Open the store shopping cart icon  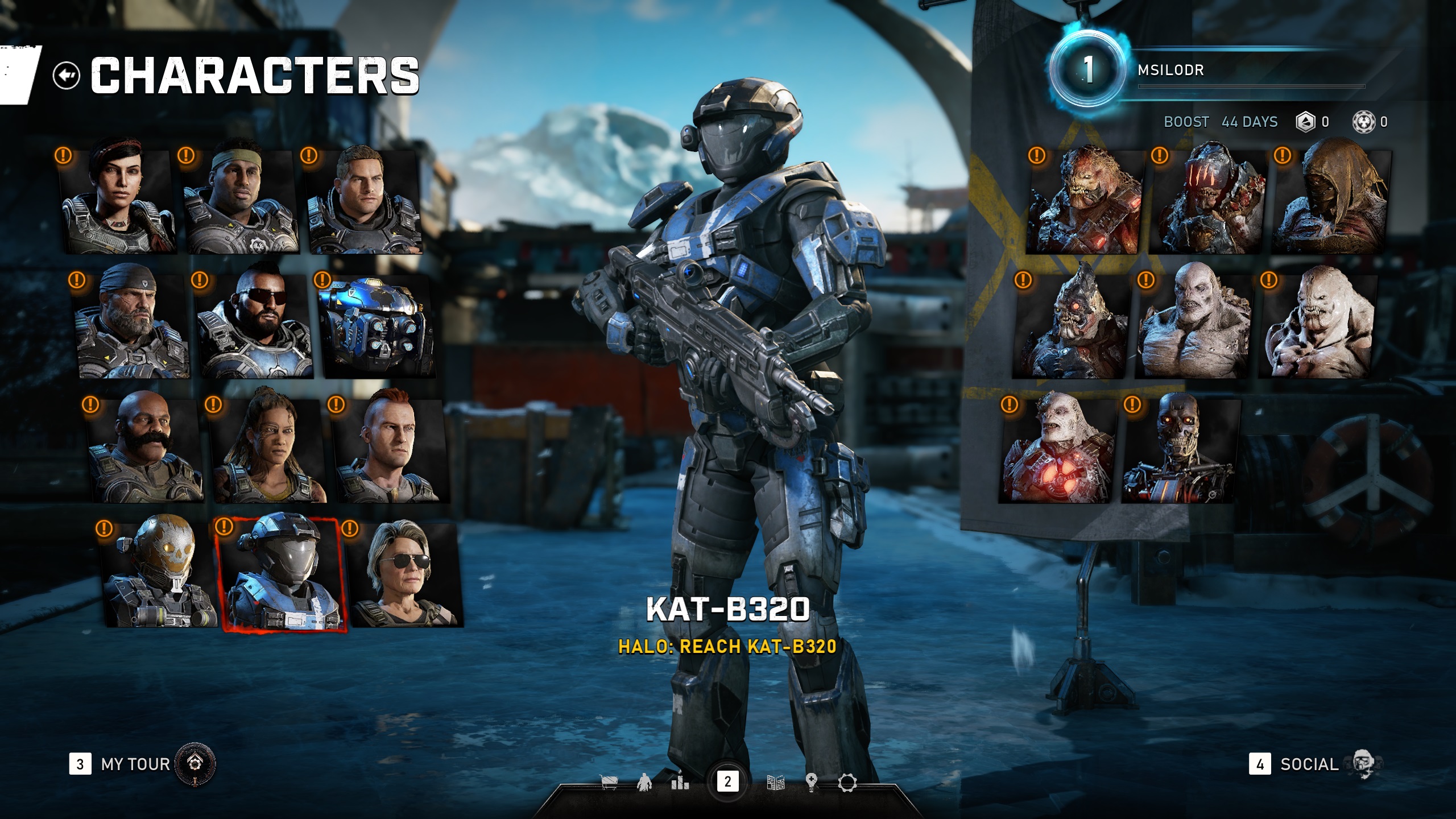coord(609,783)
